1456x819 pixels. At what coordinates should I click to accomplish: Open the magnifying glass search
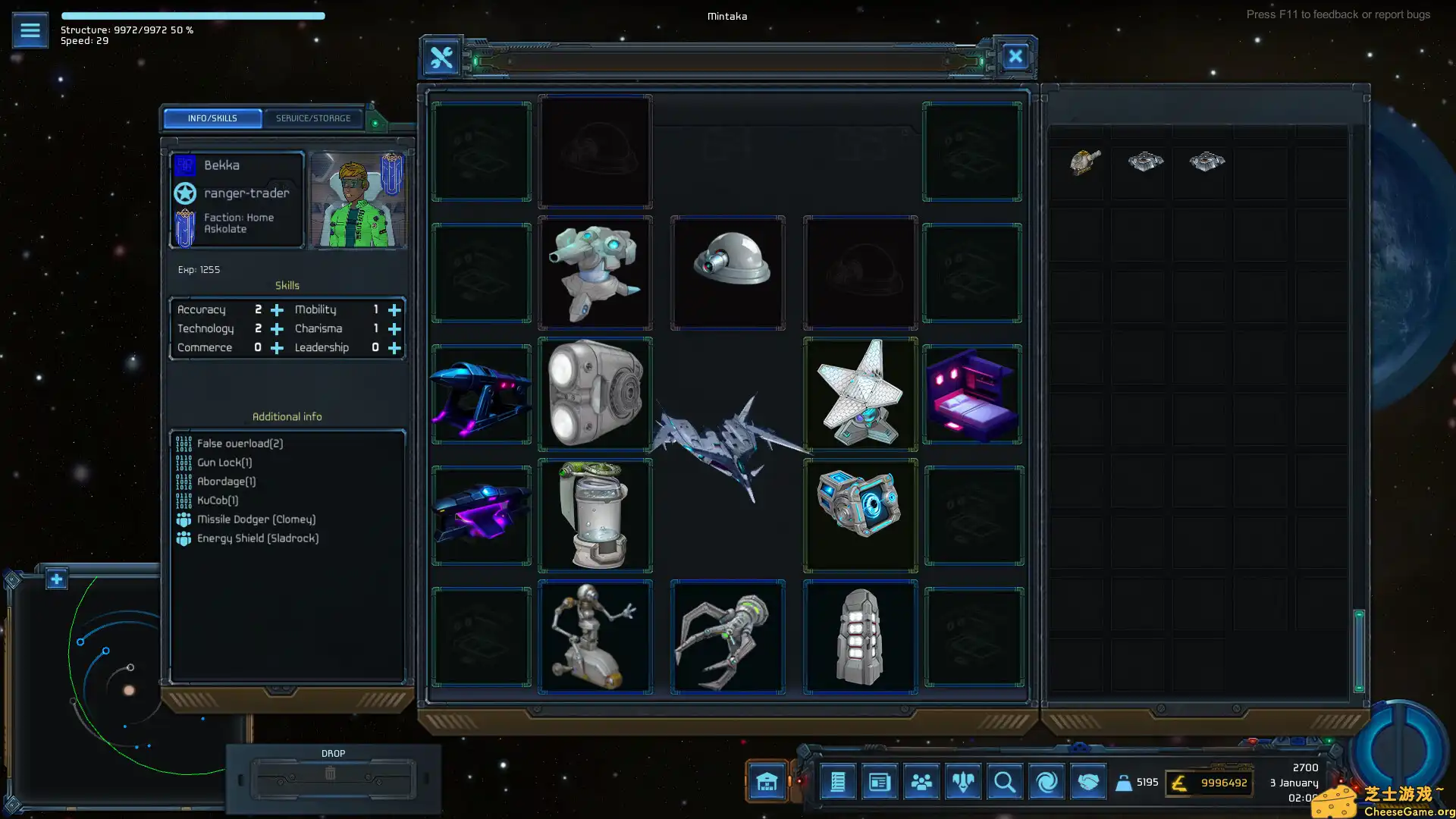point(1004,782)
